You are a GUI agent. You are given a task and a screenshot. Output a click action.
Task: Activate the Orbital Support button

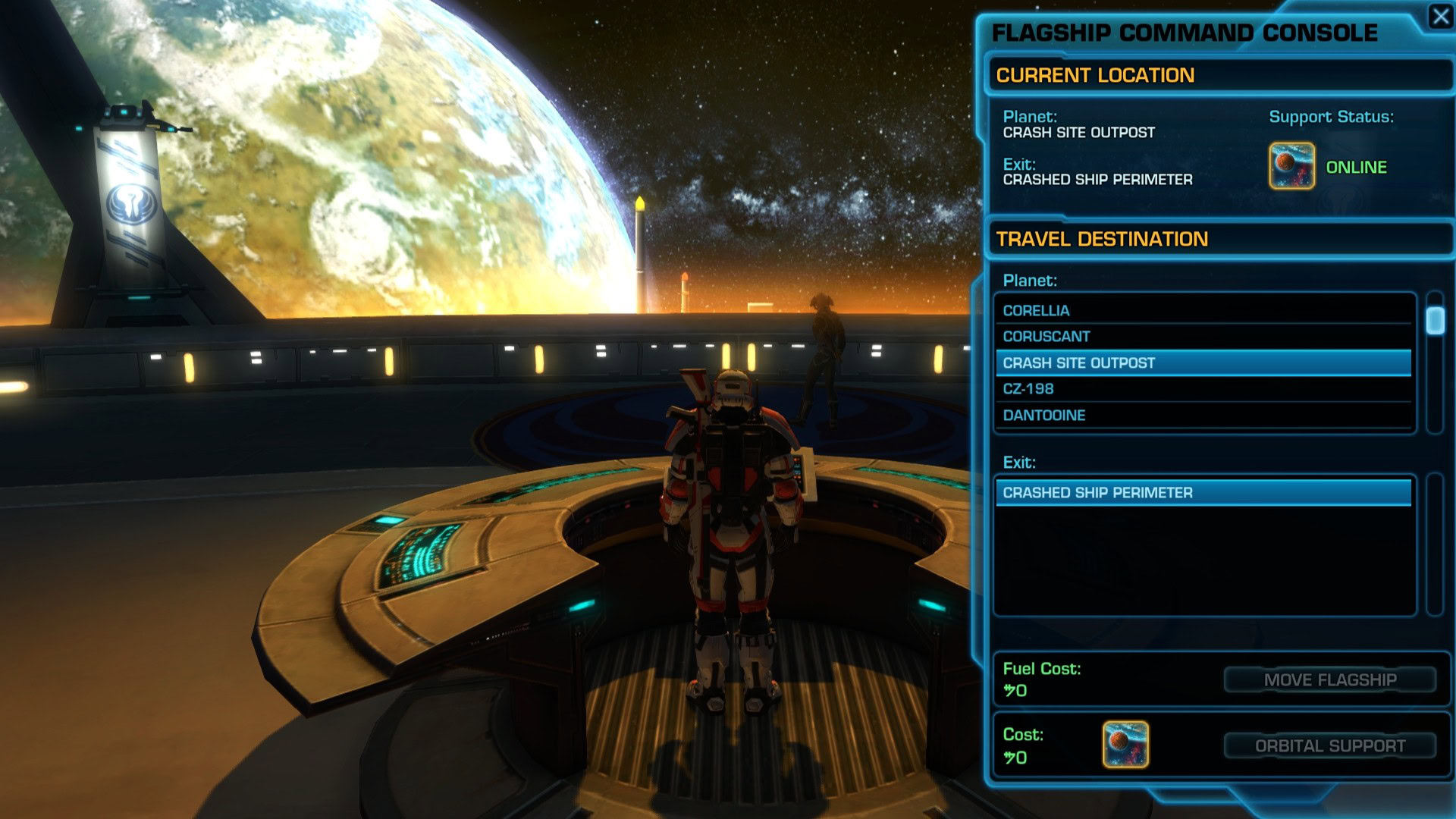coord(1329,746)
